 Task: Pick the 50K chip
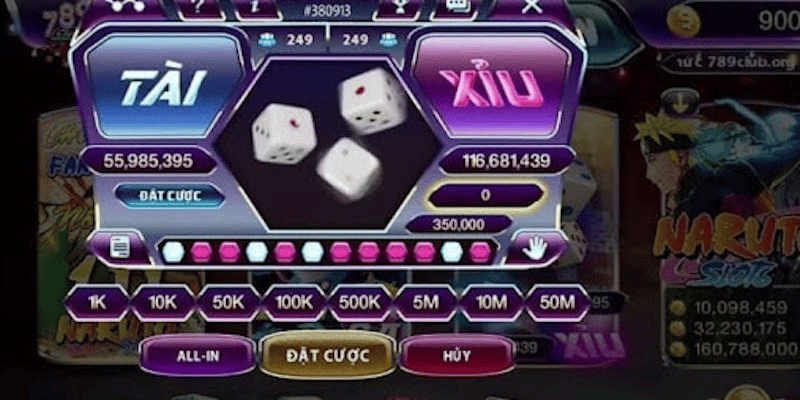pos(228,301)
